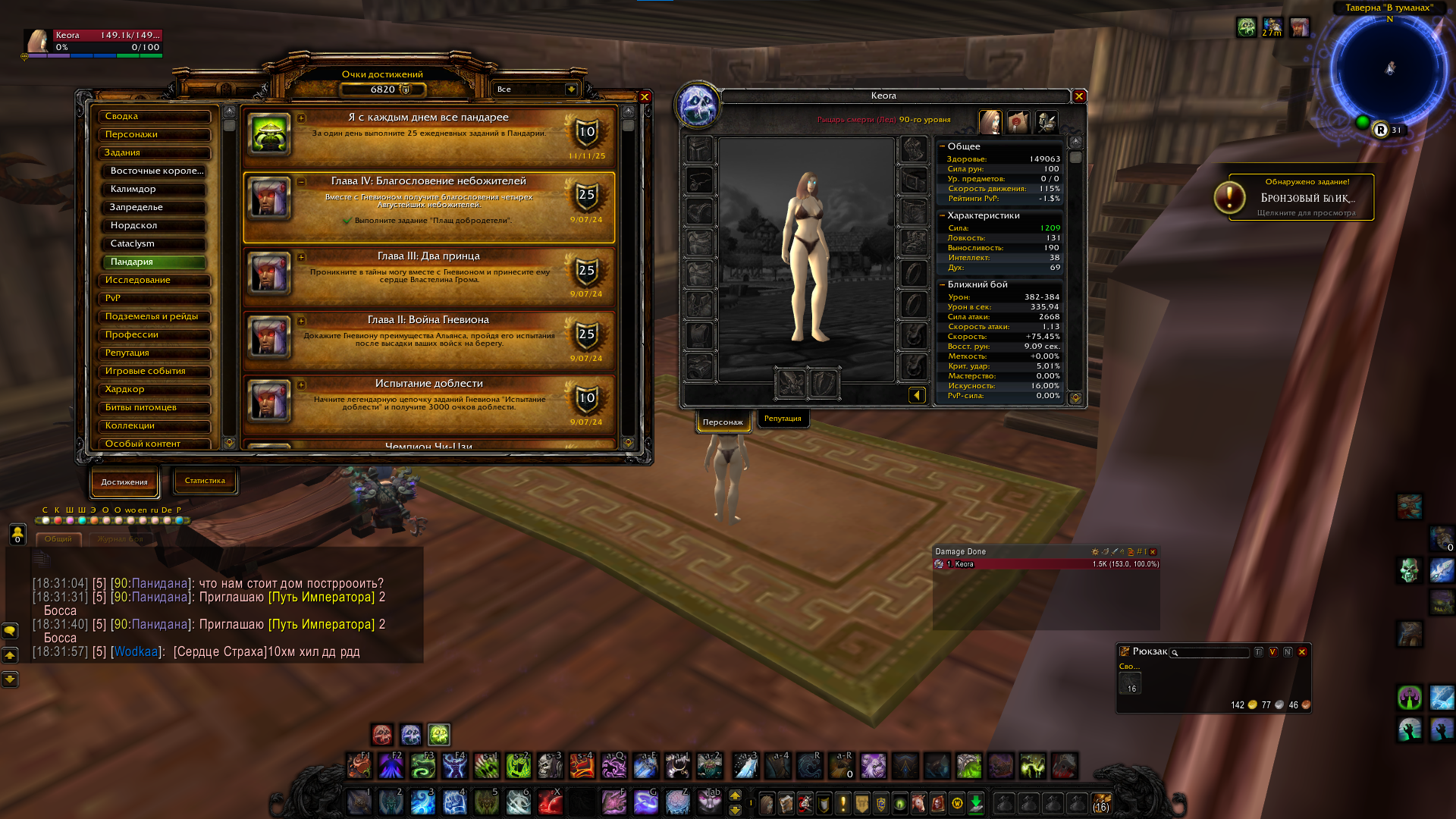
Task: Click the Рюкзак search field
Action: [x=1212, y=653]
